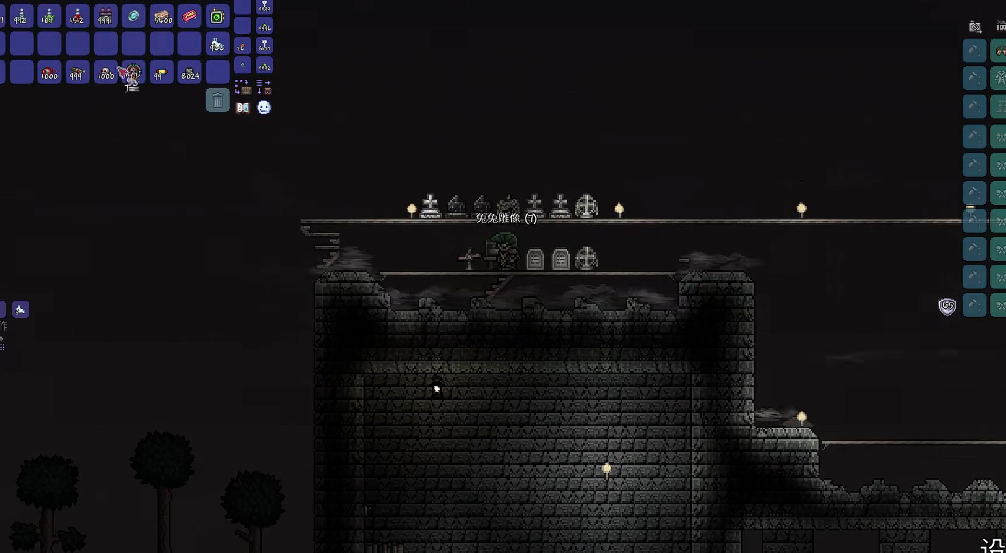1006x553 pixels.
Task: Select the skull item stack slot
Action: point(106,72)
